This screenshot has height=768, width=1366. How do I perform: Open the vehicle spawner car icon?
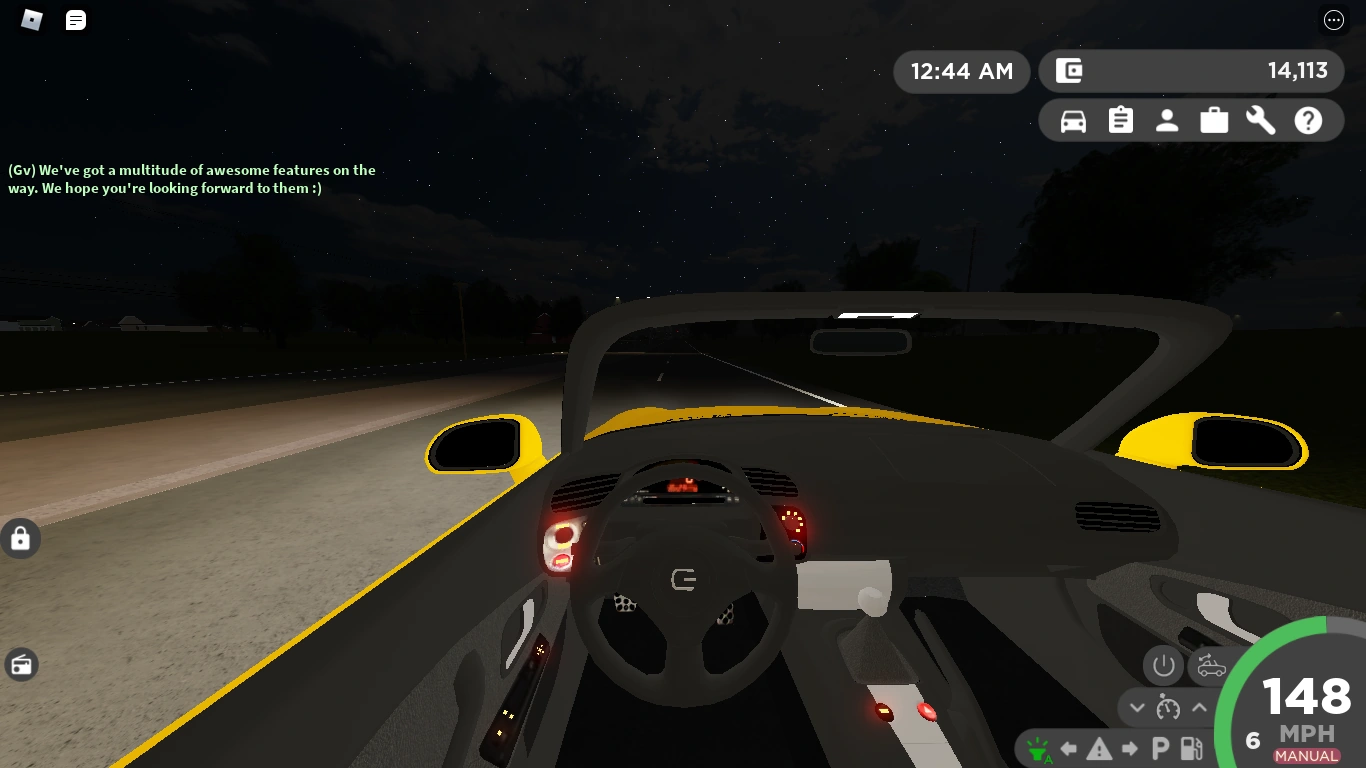[x=1072, y=119]
